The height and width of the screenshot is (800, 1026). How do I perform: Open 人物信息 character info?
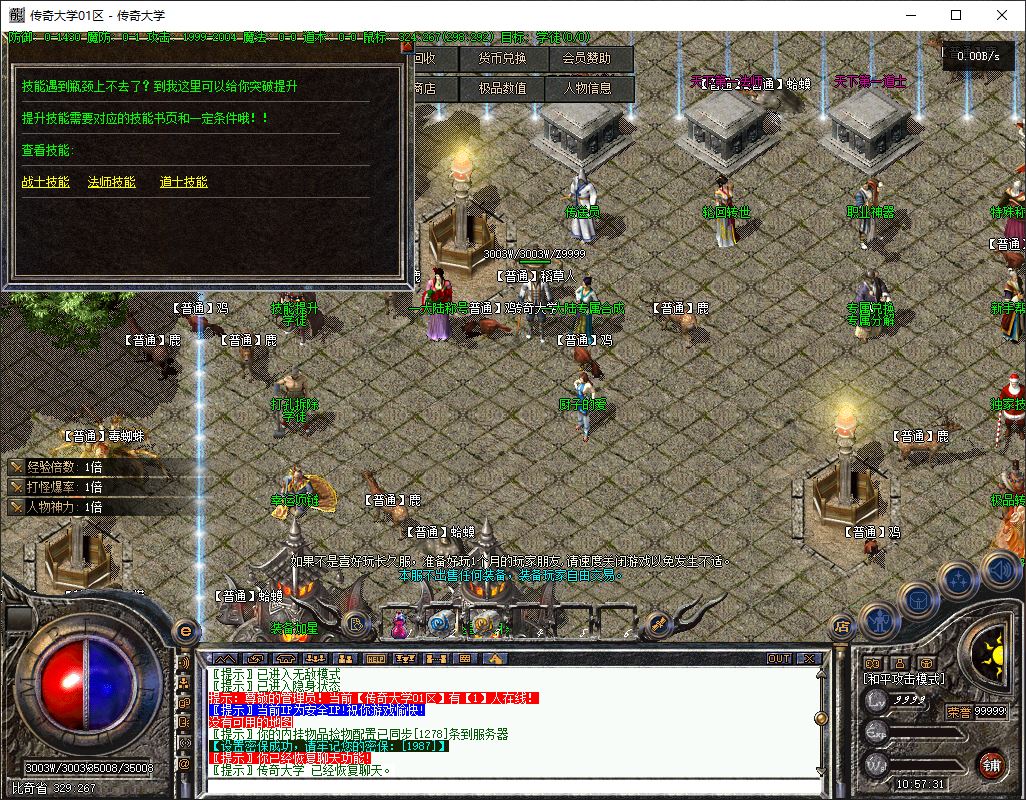(588, 88)
